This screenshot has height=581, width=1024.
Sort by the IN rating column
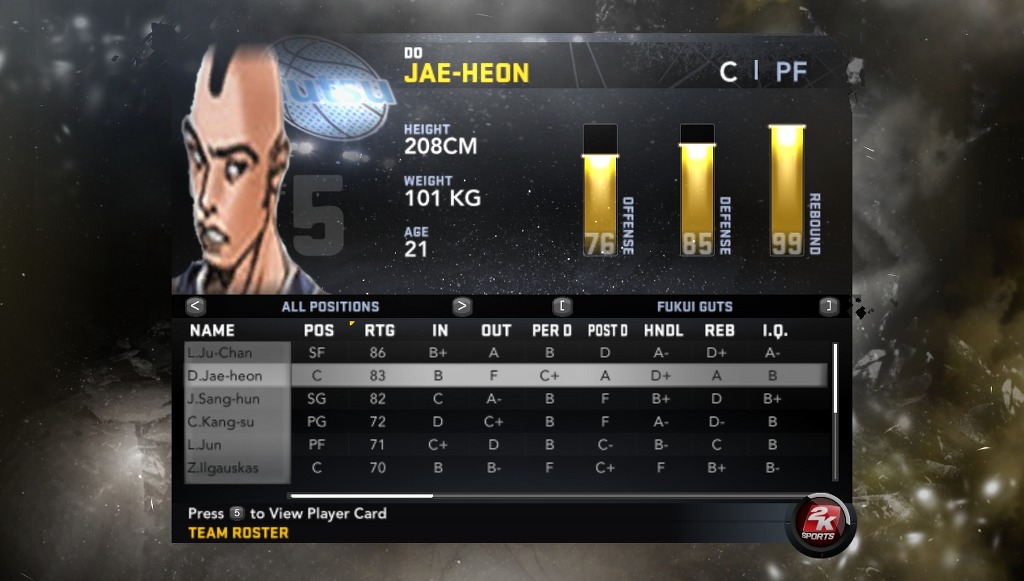[x=440, y=330]
